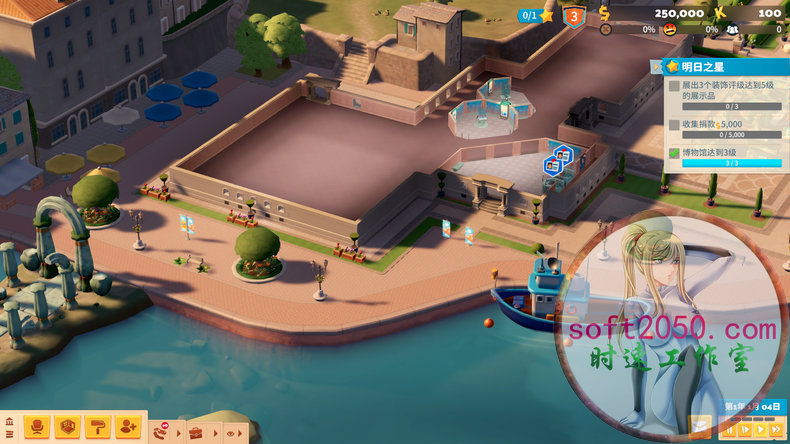Viewport: 790px width, 444px height.
Task: Open the mail envelope inbox
Action: (x=702, y=428)
